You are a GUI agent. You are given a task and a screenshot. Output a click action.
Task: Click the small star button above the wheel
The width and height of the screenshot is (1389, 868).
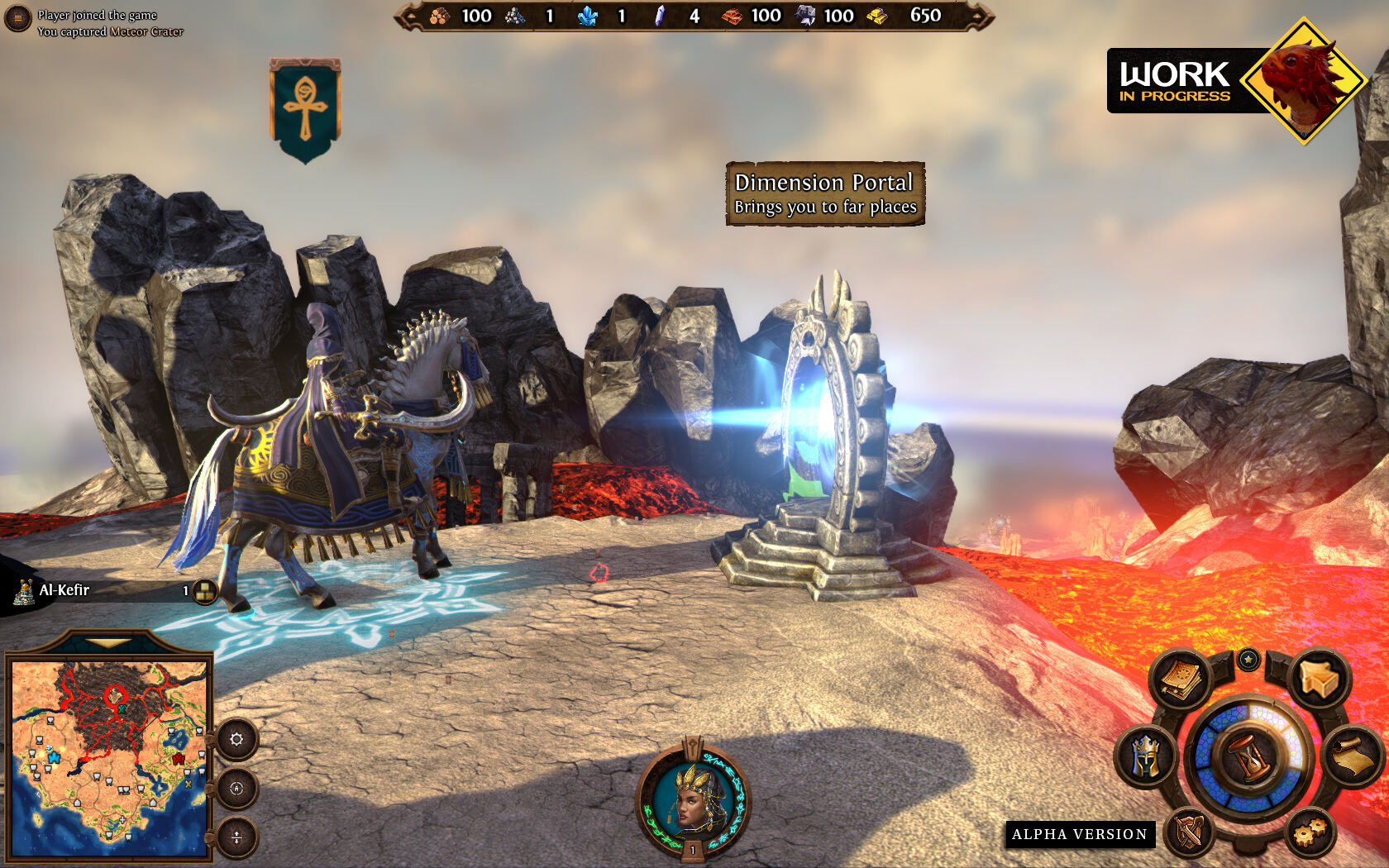coord(1248,659)
